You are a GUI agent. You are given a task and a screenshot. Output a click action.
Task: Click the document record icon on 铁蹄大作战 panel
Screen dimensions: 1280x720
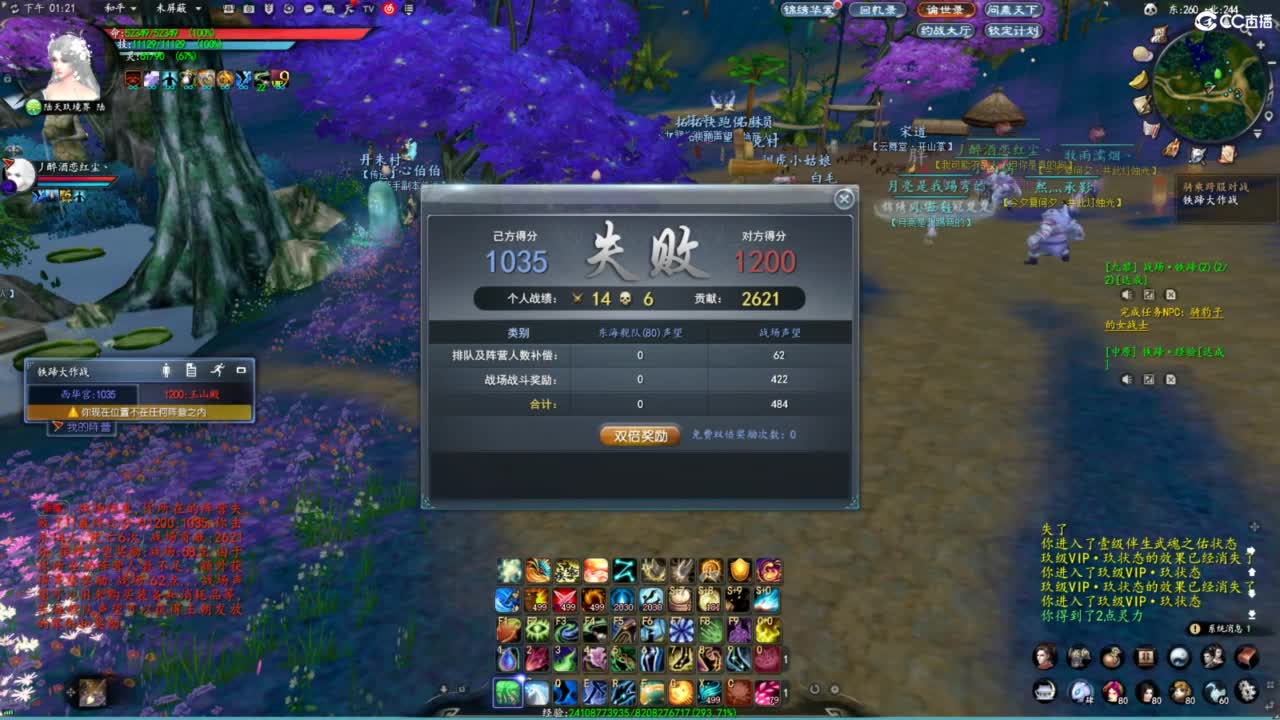[193, 371]
